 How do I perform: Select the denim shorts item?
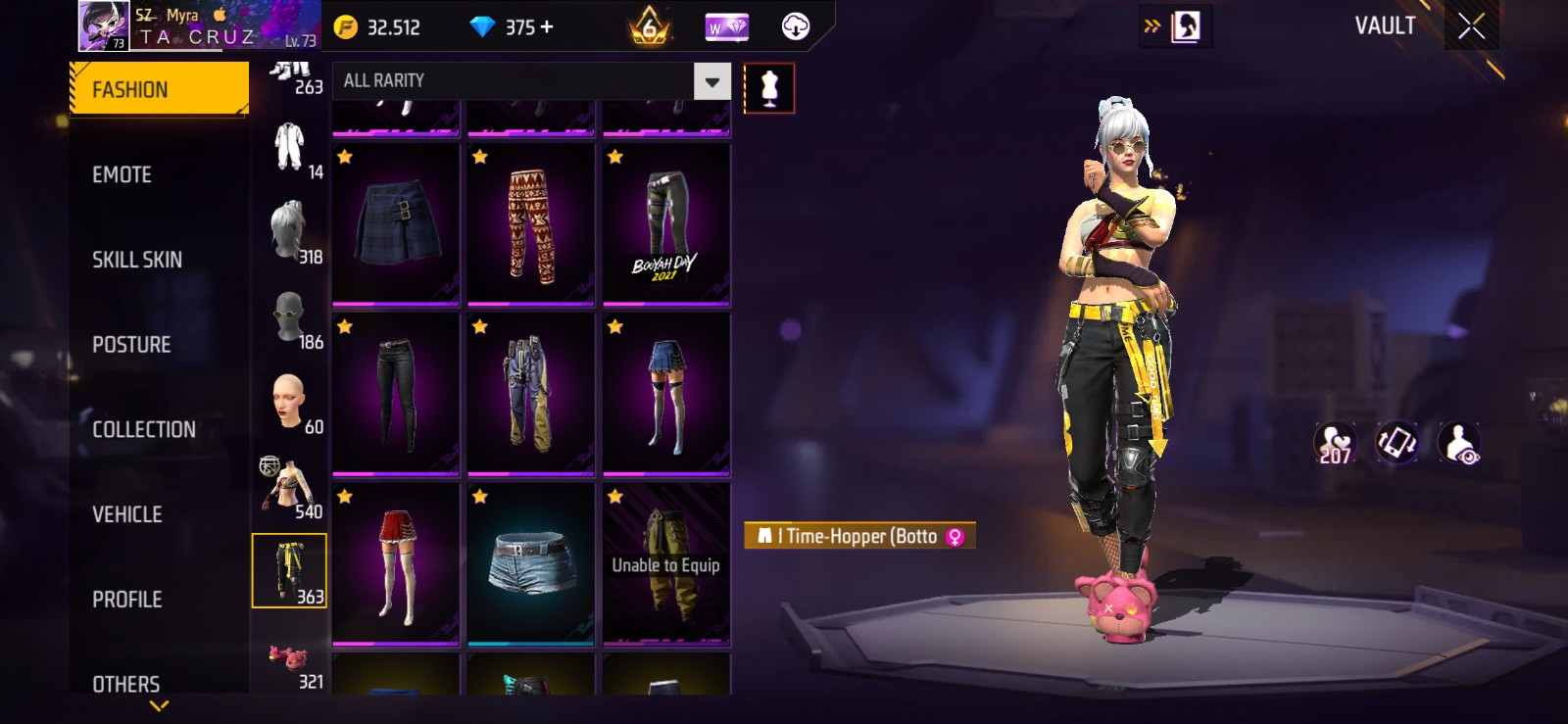click(531, 563)
